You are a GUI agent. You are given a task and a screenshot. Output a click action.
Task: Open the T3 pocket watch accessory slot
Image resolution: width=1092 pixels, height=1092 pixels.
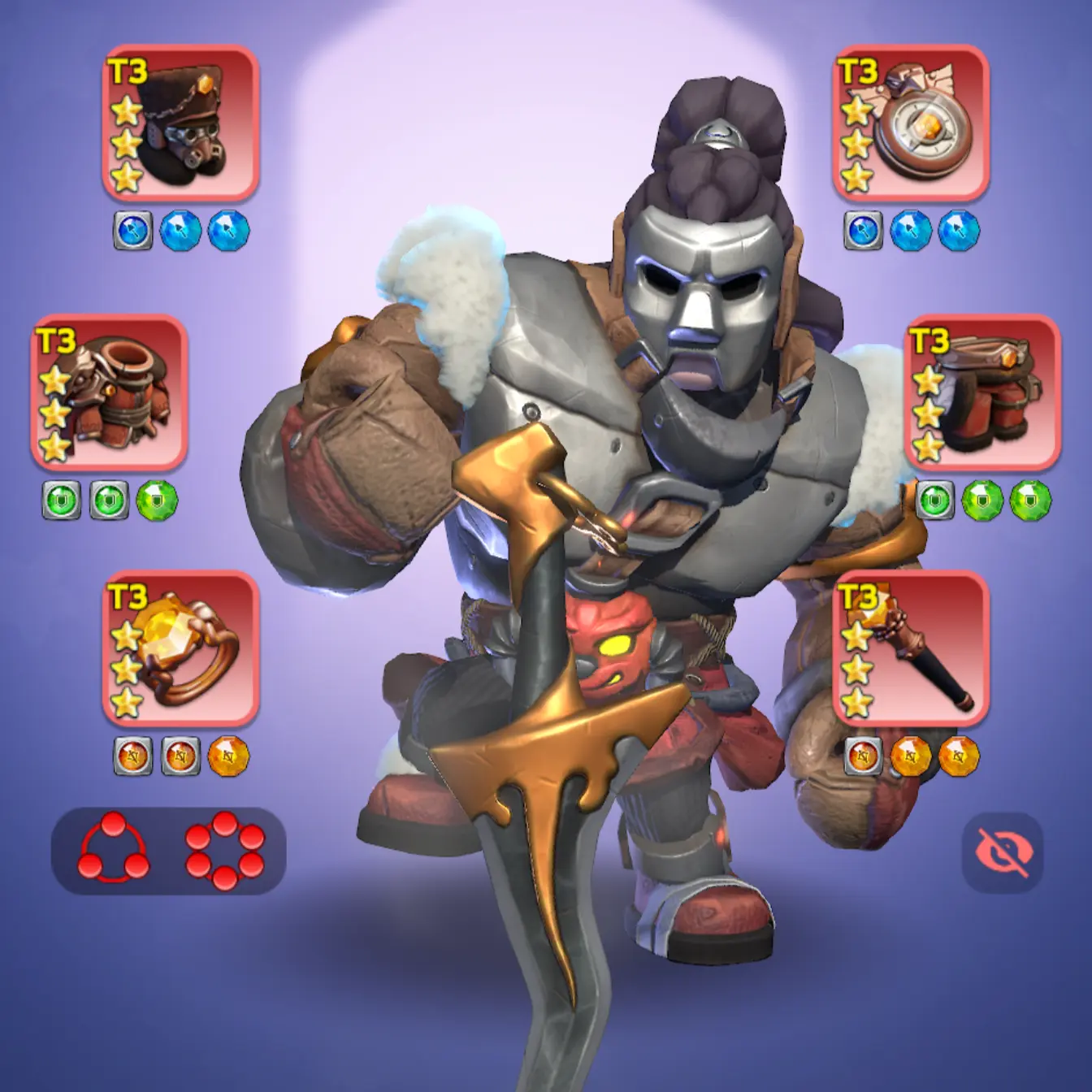click(x=911, y=123)
